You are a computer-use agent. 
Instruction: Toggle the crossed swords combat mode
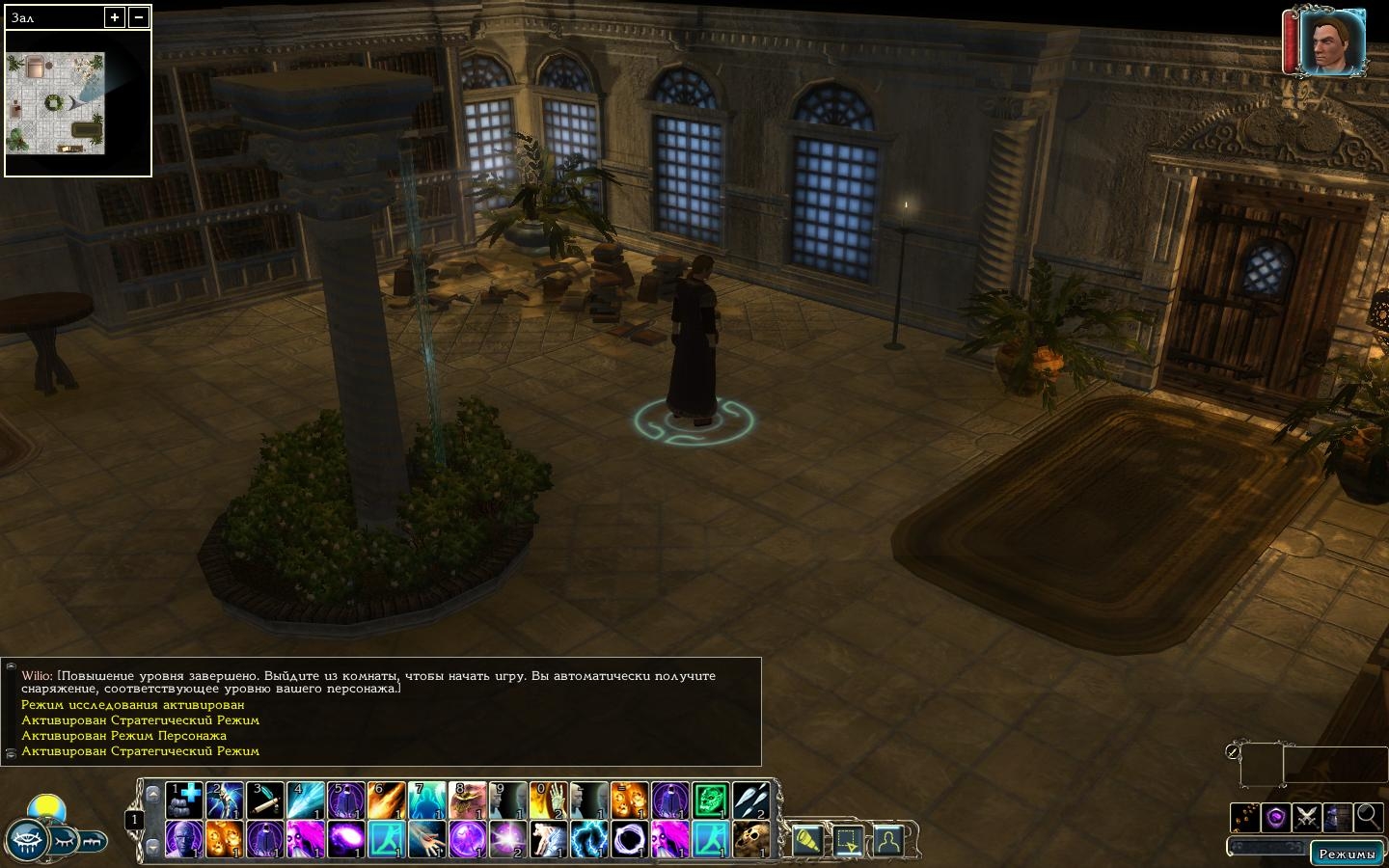coord(1307,817)
